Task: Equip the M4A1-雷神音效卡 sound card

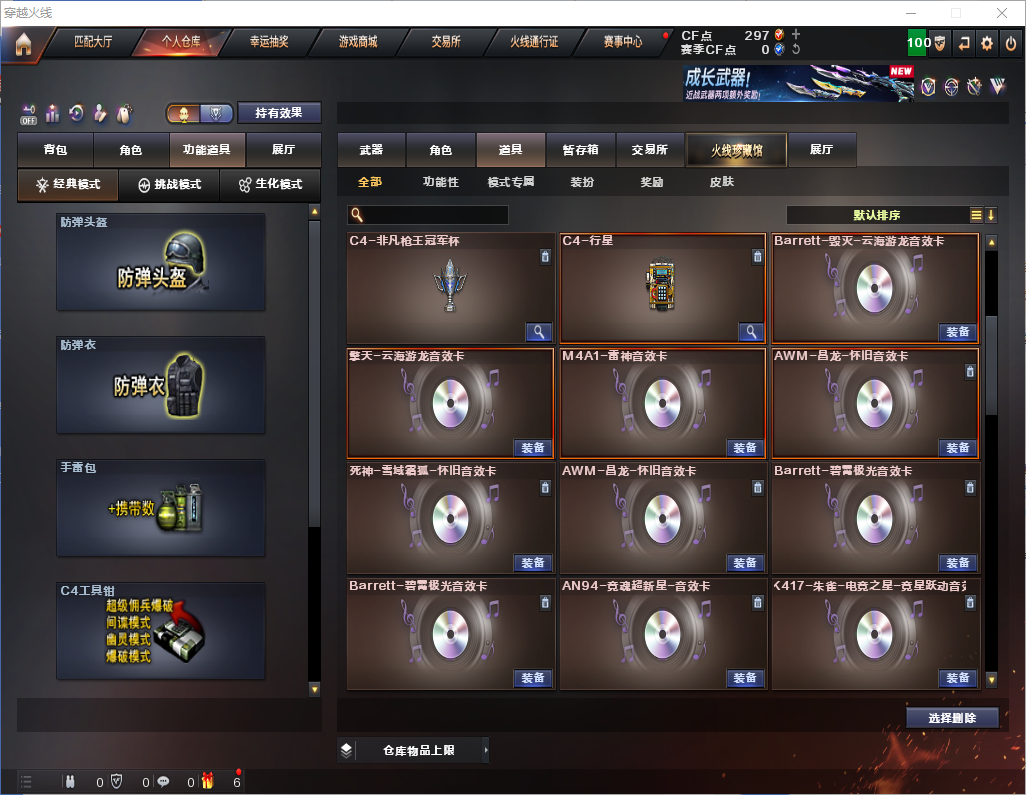Action: pos(745,447)
